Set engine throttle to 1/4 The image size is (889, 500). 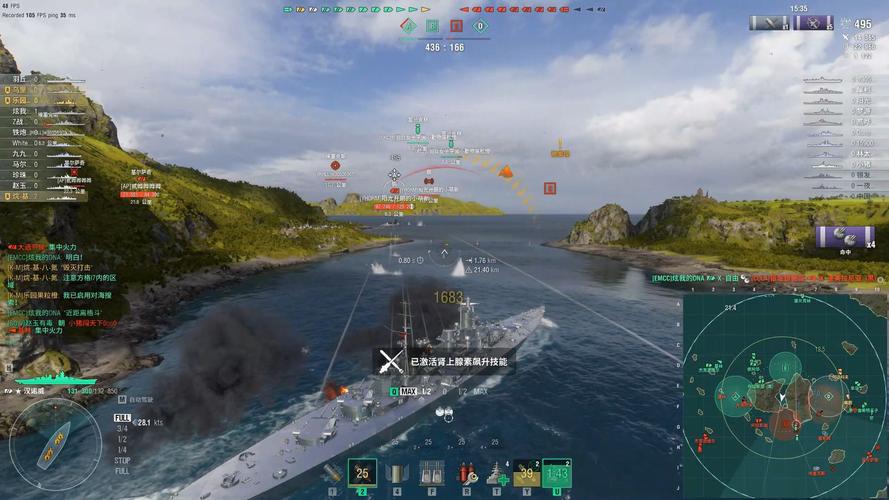pos(121,449)
